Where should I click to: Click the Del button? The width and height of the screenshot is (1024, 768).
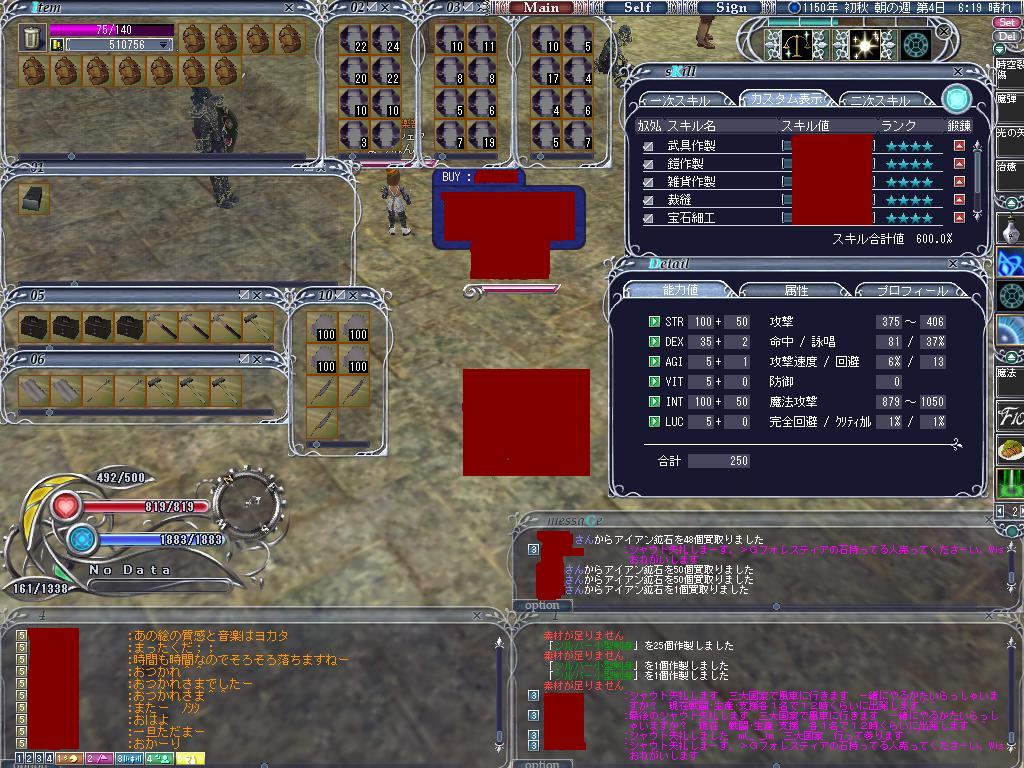[x=1008, y=36]
